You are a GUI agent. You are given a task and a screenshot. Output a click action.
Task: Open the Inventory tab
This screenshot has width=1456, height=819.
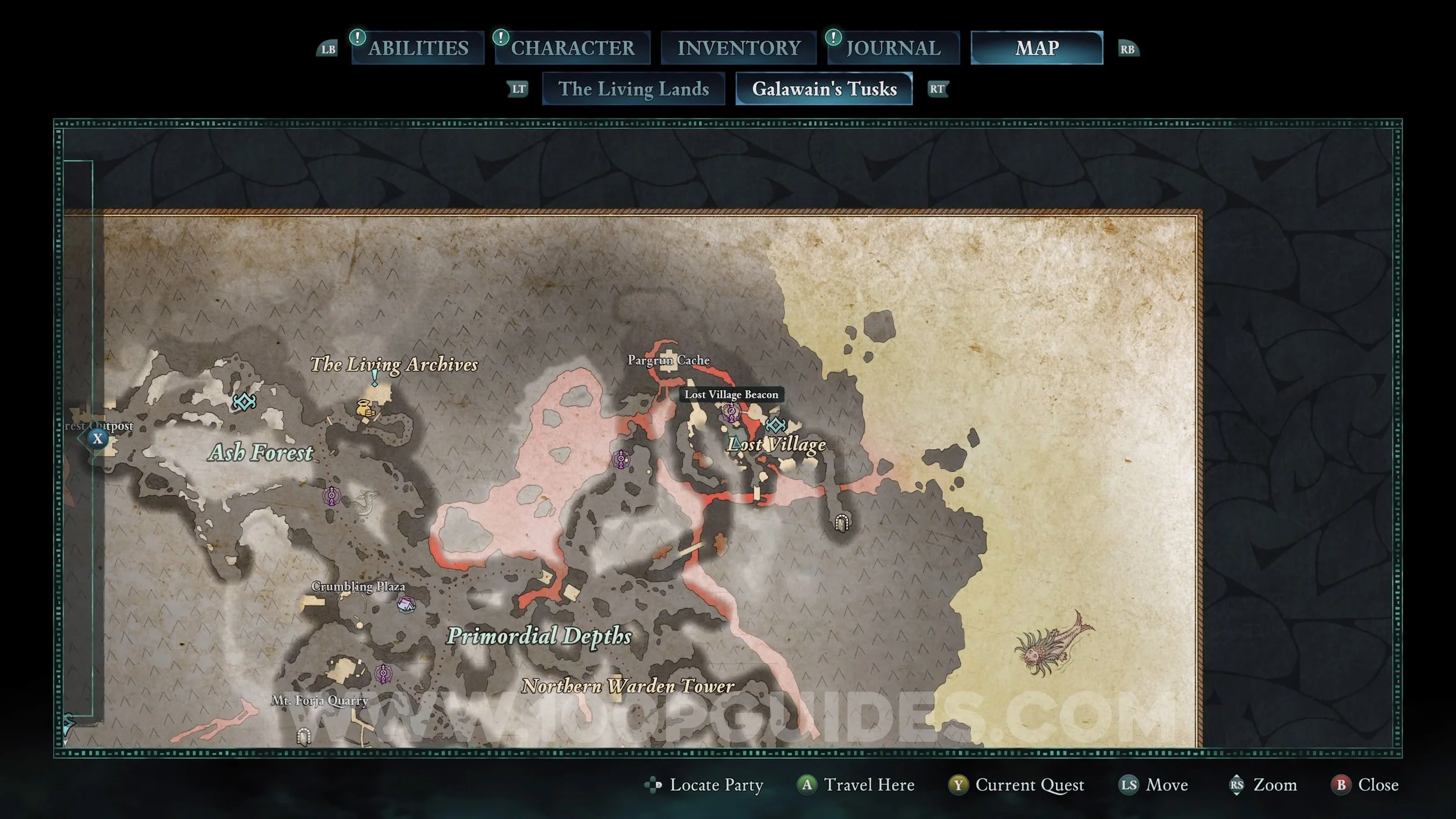coord(738,48)
